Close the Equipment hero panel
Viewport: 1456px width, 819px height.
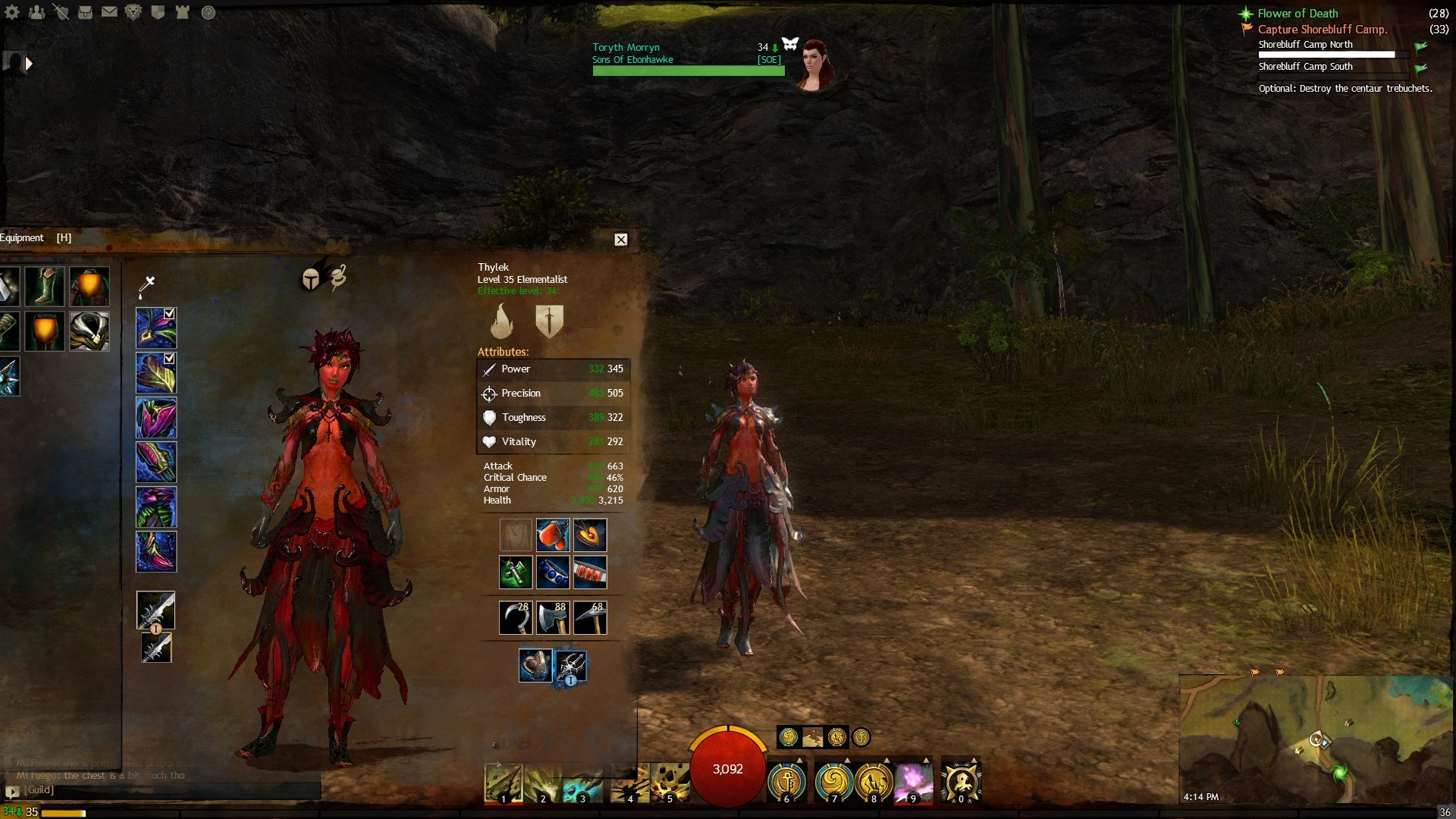pyautogui.click(x=620, y=240)
